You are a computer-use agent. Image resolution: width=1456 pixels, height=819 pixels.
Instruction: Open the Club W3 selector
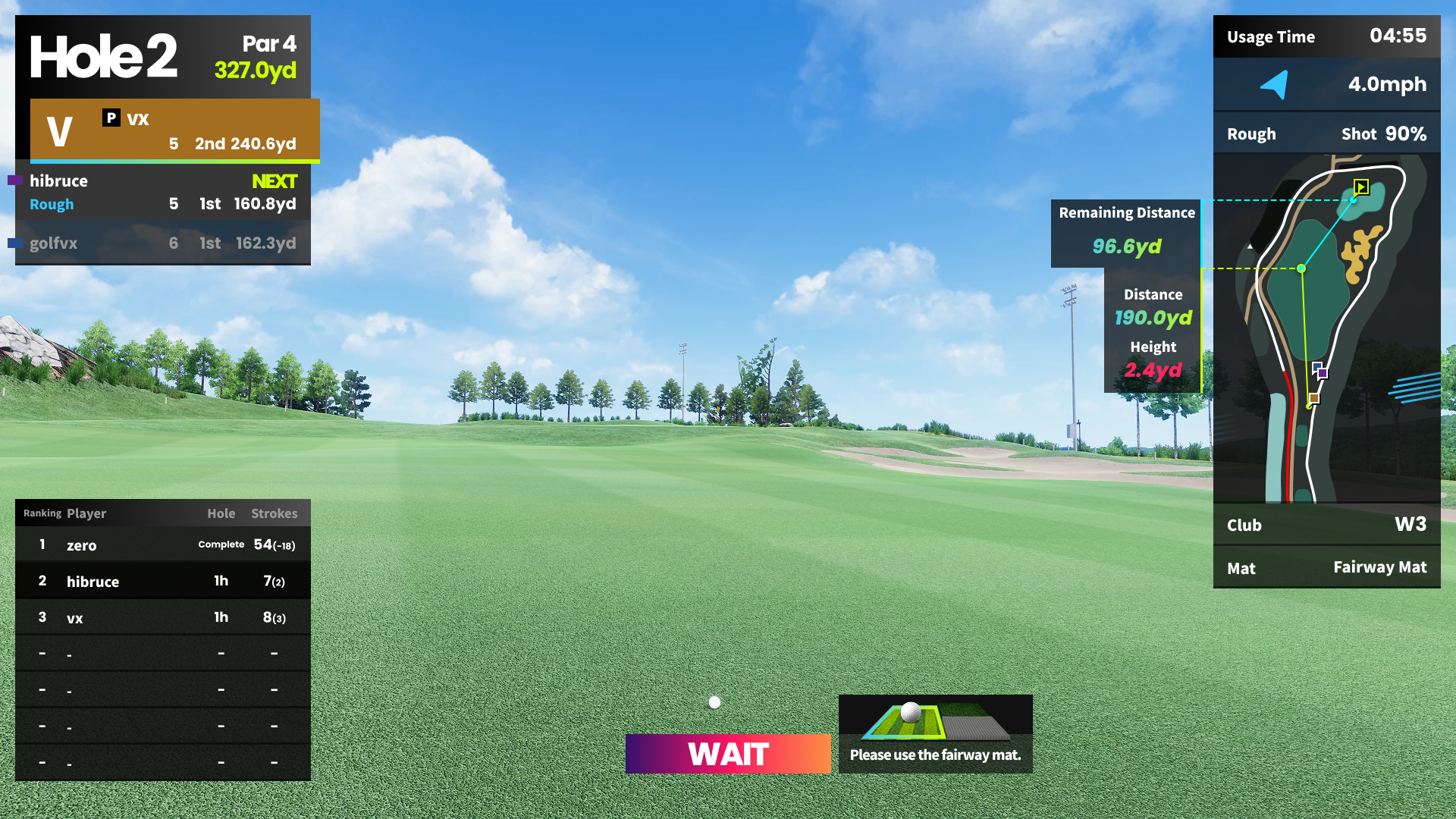click(1326, 525)
